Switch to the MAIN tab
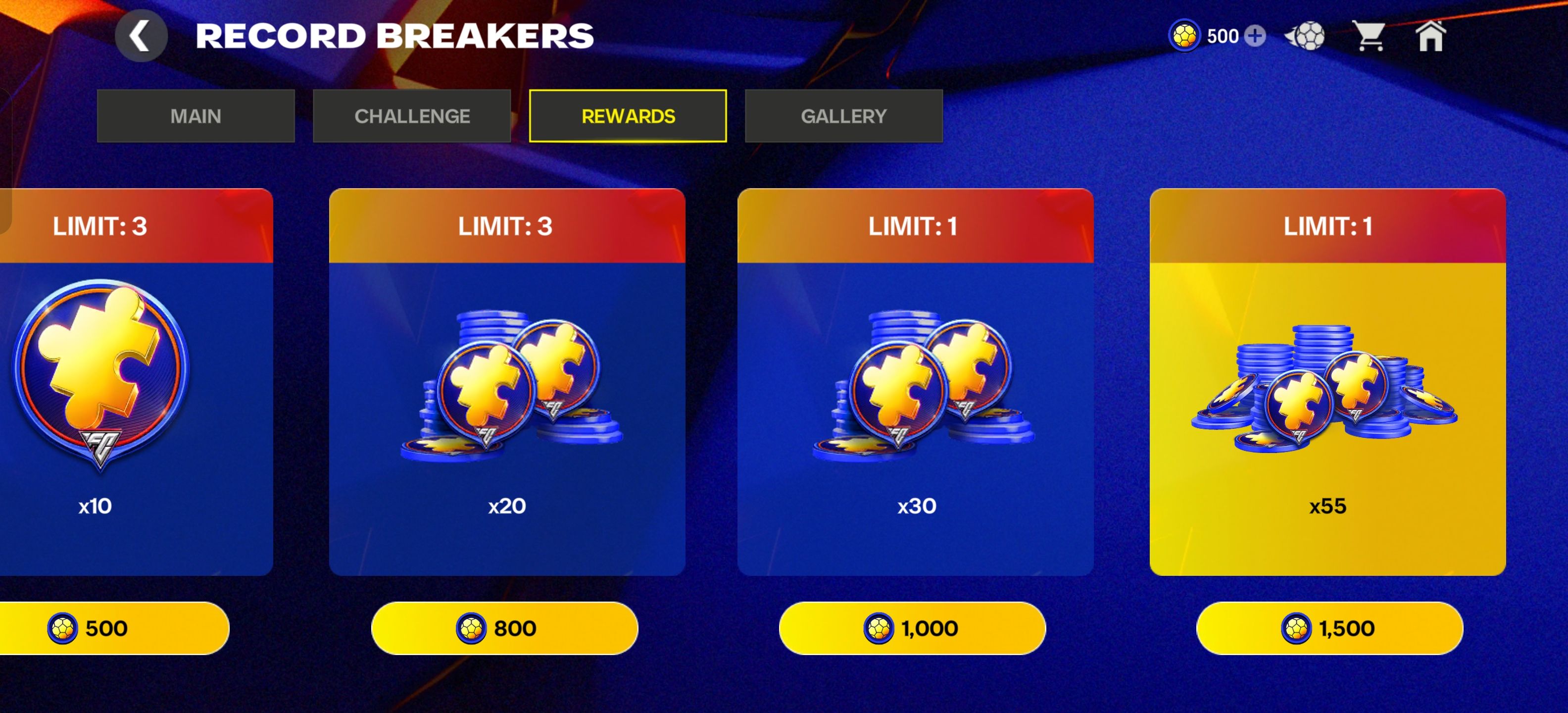Viewport: 1568px width, 713px height. pos(196,116)
